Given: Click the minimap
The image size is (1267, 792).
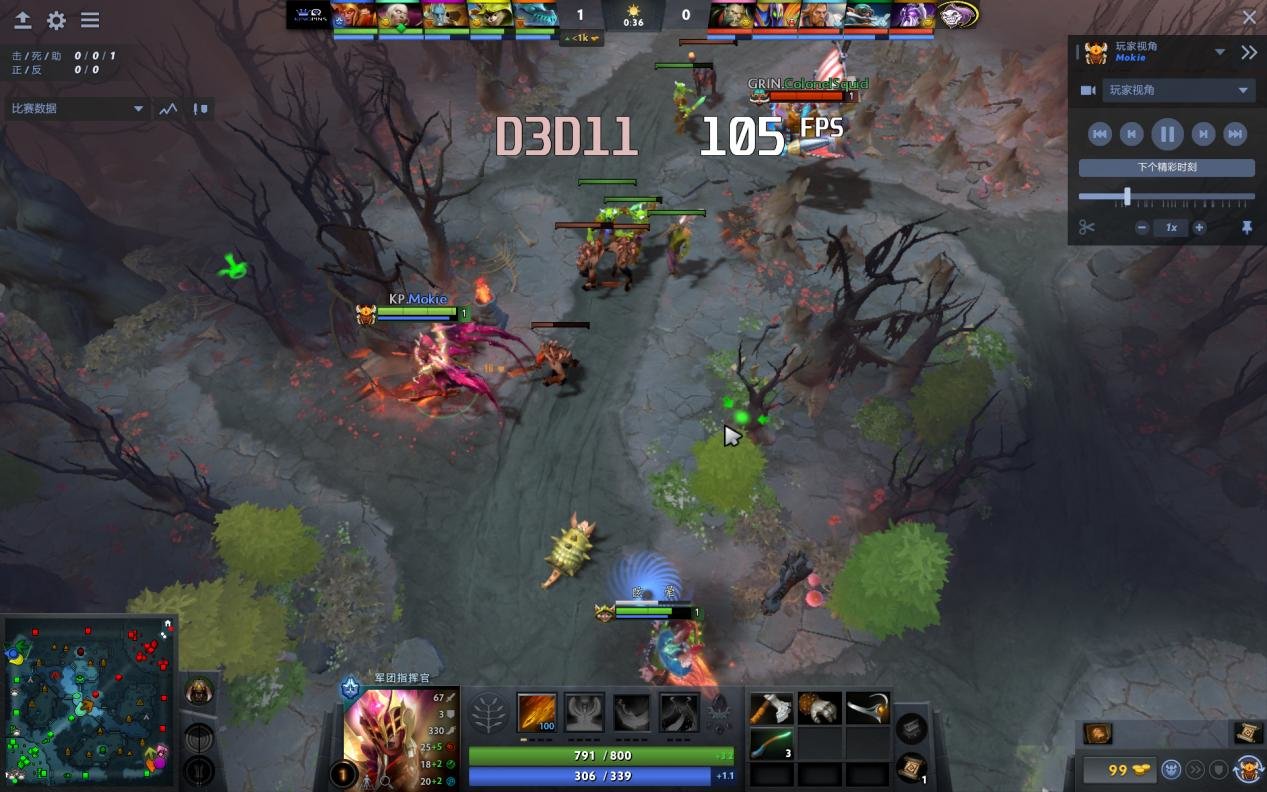Looking at the screenshot, I should pyautogui.click(x=90, y=702).
